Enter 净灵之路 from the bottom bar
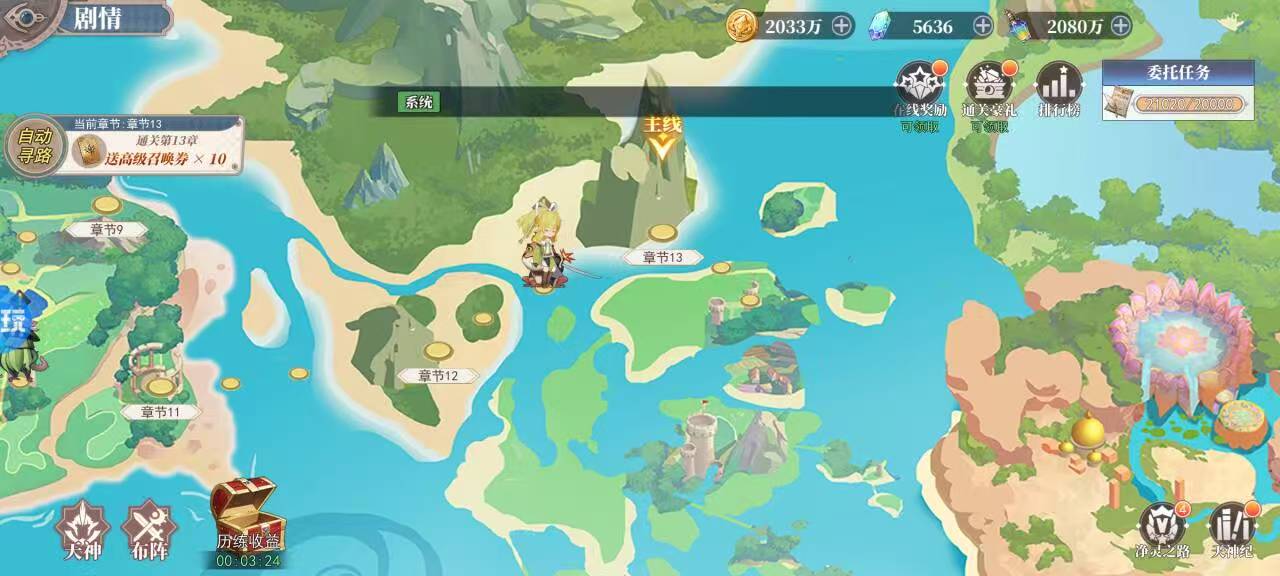Image resolution: width=1280 pixels, height=576 pixels. click(x=1163, y=527)
